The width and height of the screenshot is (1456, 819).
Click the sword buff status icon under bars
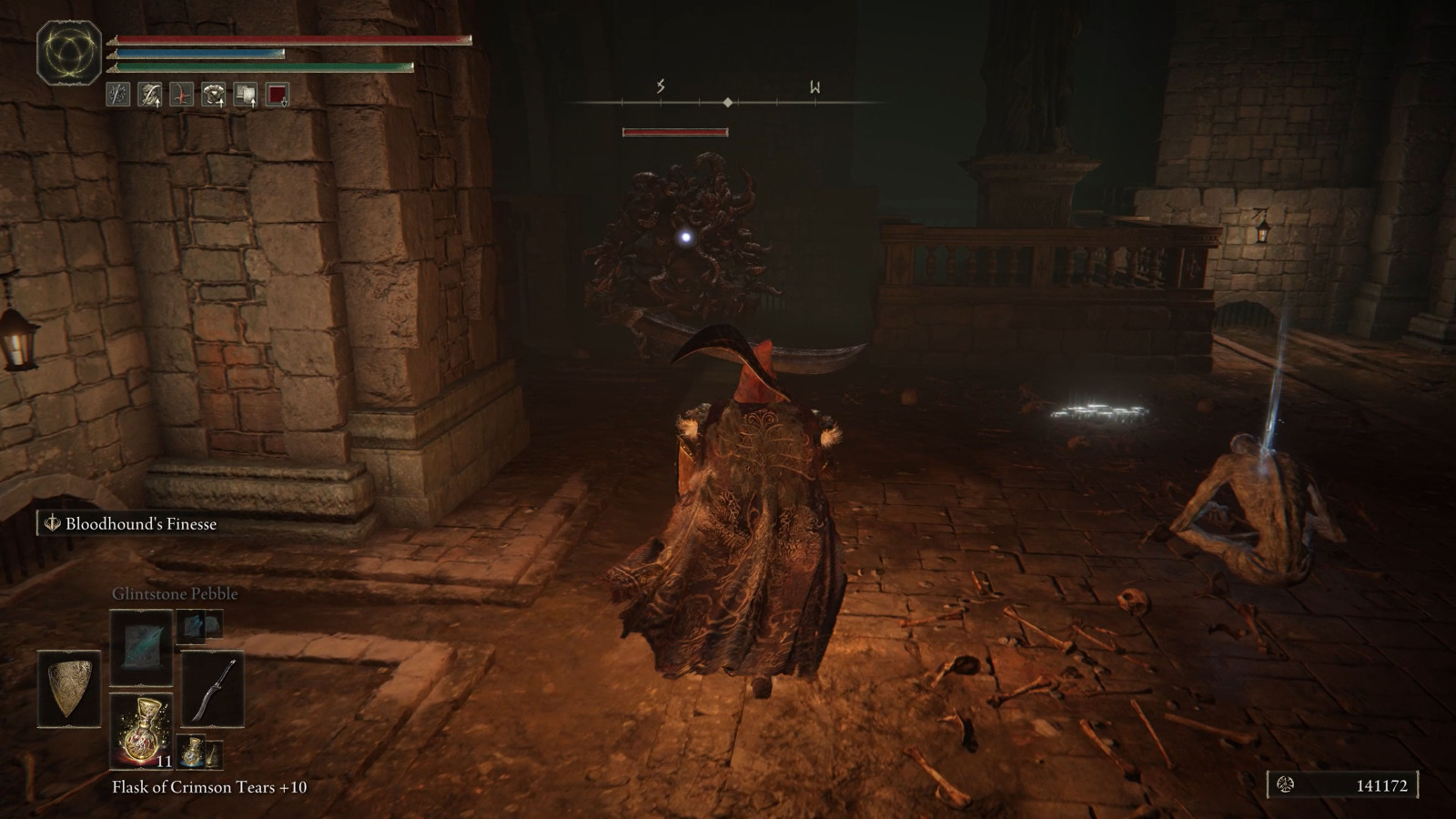tap(116, 94)
